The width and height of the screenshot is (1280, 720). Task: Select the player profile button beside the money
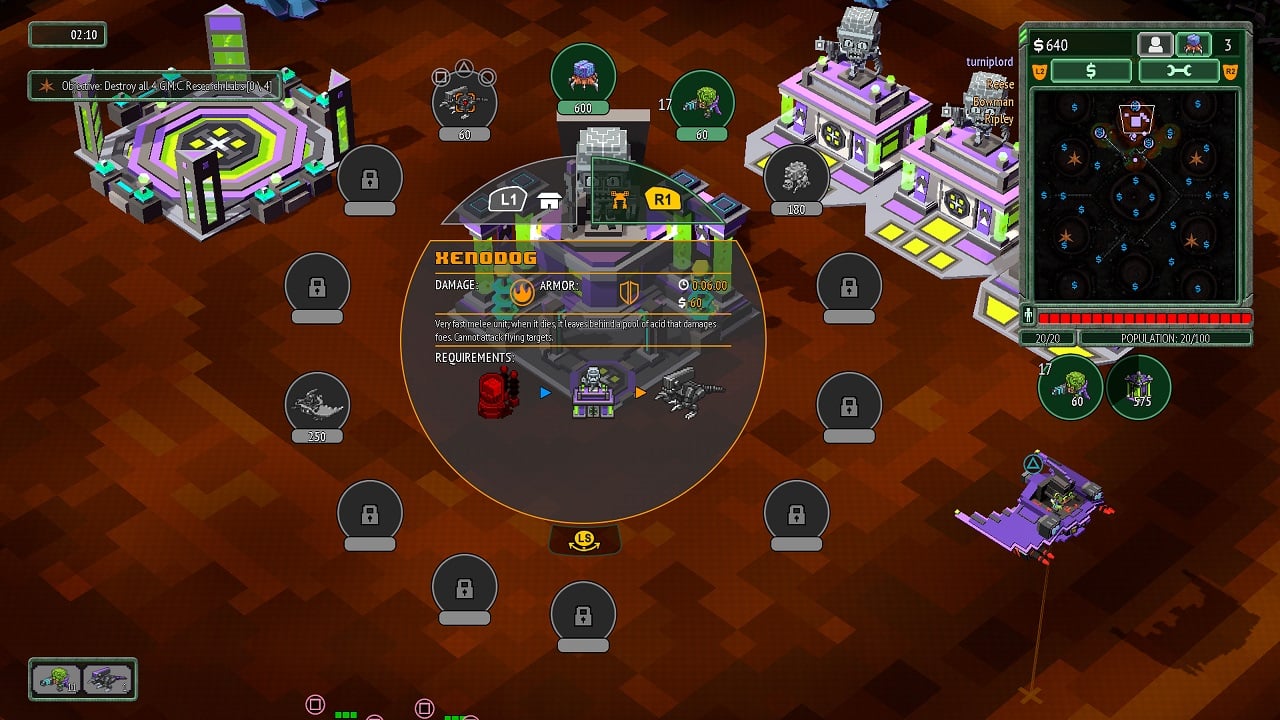1155,45
